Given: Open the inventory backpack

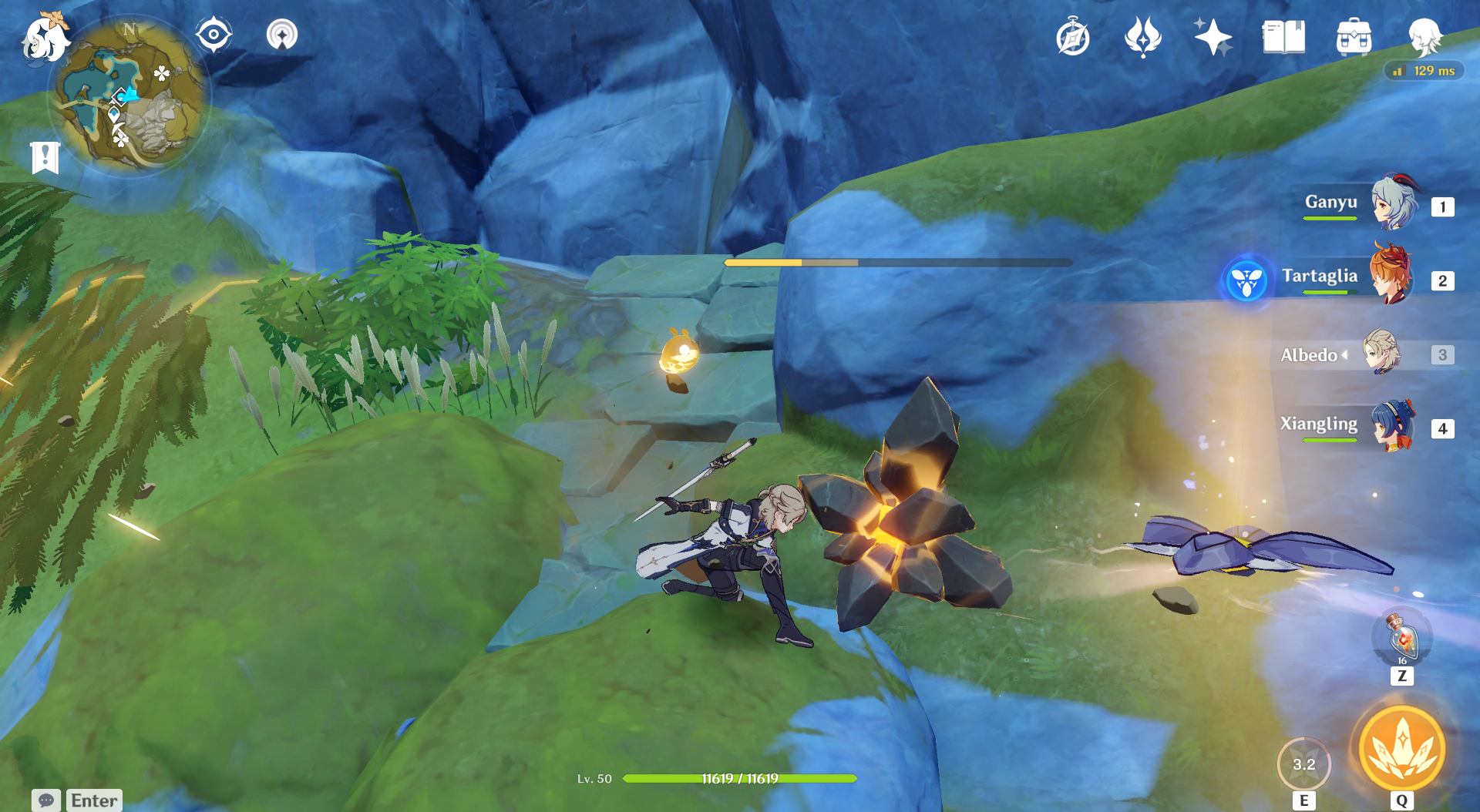Looking at the screenshot, I should coord(1354,37).
